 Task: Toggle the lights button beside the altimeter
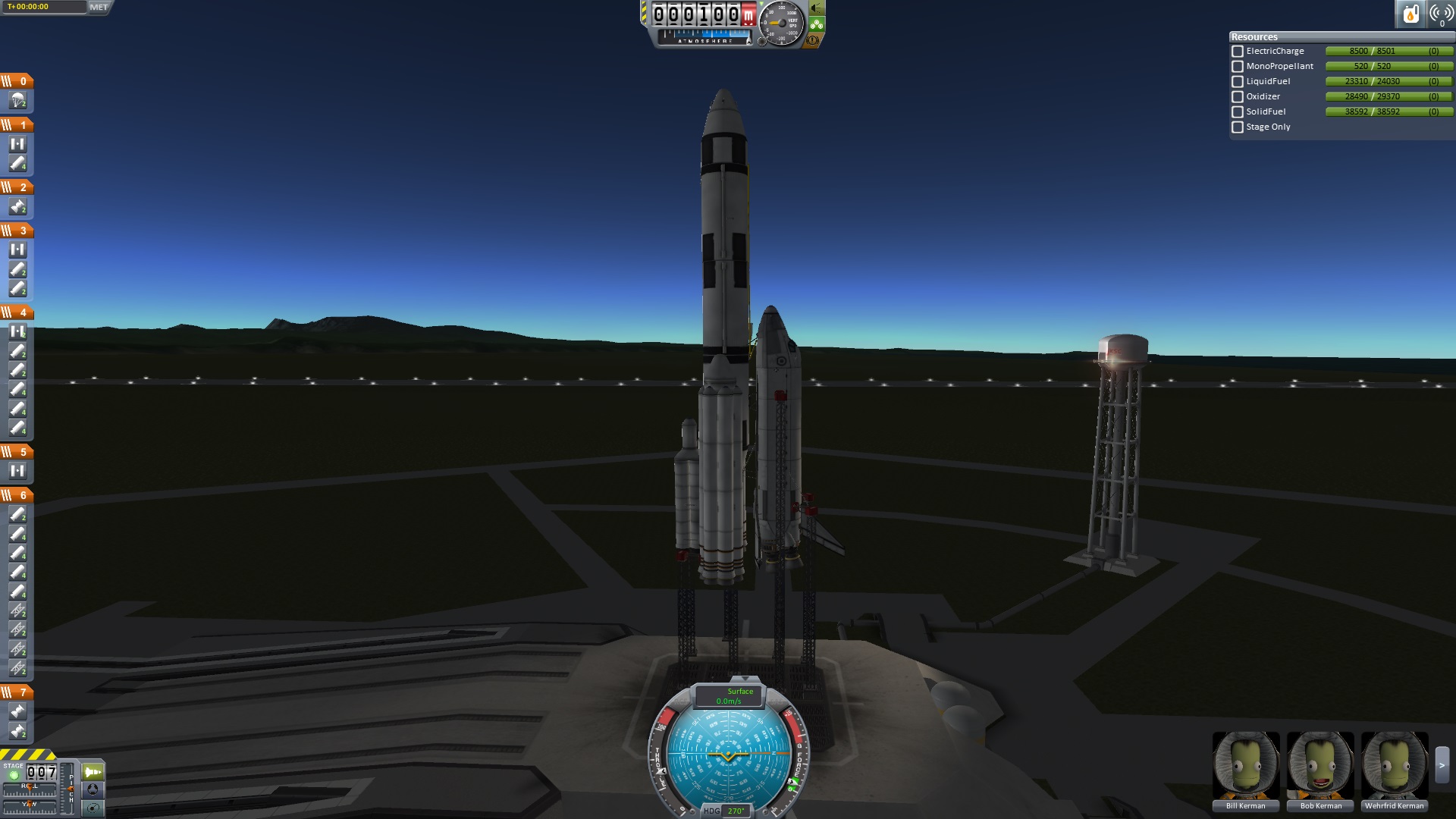pyautogui.click(x=817, y=8)
